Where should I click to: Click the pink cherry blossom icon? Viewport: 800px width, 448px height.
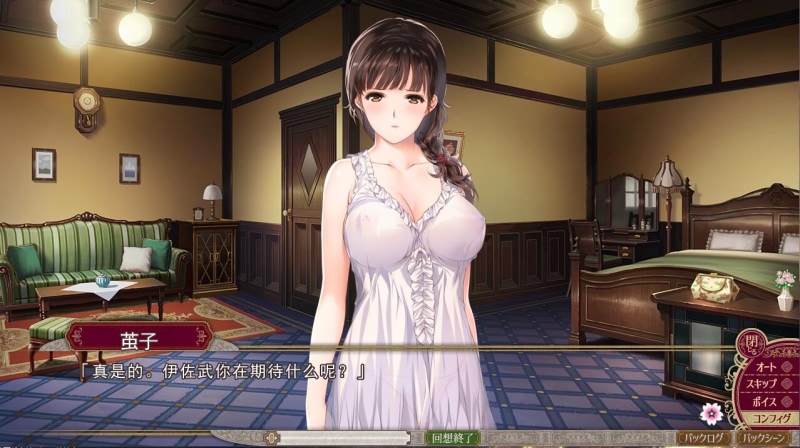712,413
